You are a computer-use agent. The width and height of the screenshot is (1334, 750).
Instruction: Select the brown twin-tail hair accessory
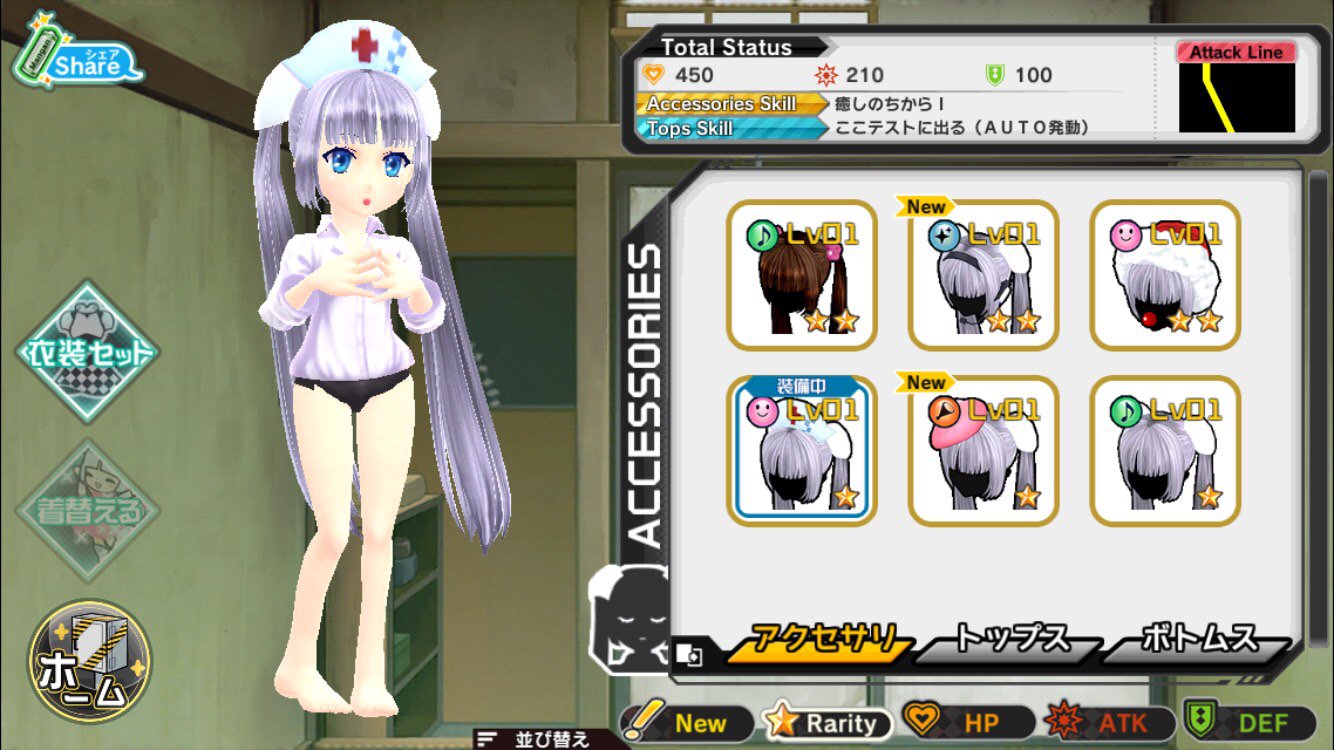(802, 275)
